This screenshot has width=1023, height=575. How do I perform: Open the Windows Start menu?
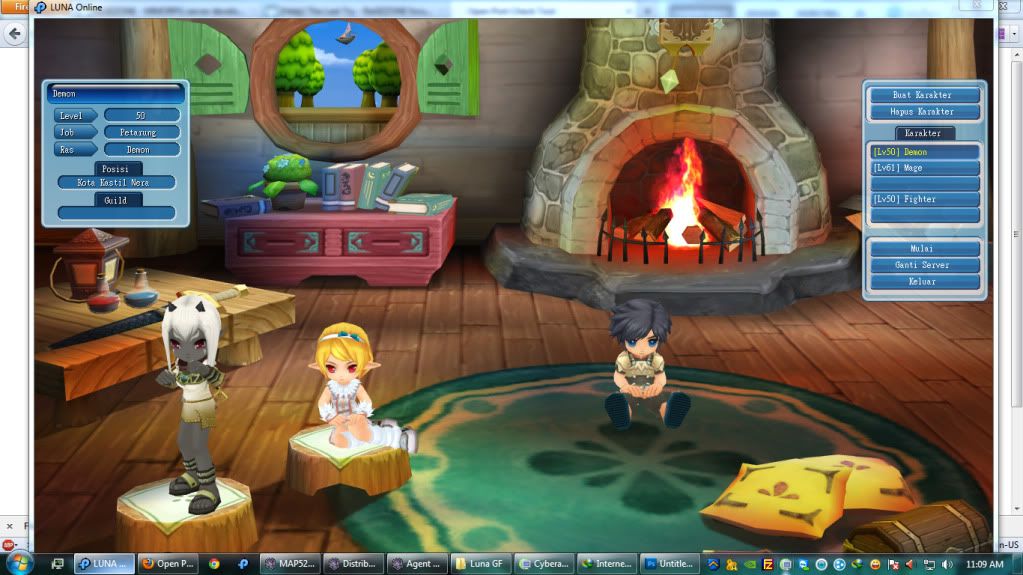click(18, 562)
